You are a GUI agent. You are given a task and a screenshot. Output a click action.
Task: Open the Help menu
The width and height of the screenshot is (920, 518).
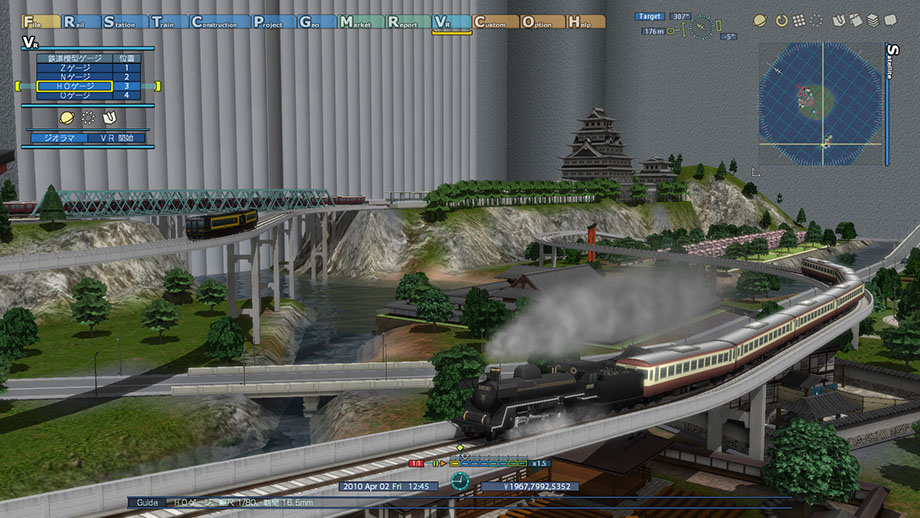coord(586,21)
